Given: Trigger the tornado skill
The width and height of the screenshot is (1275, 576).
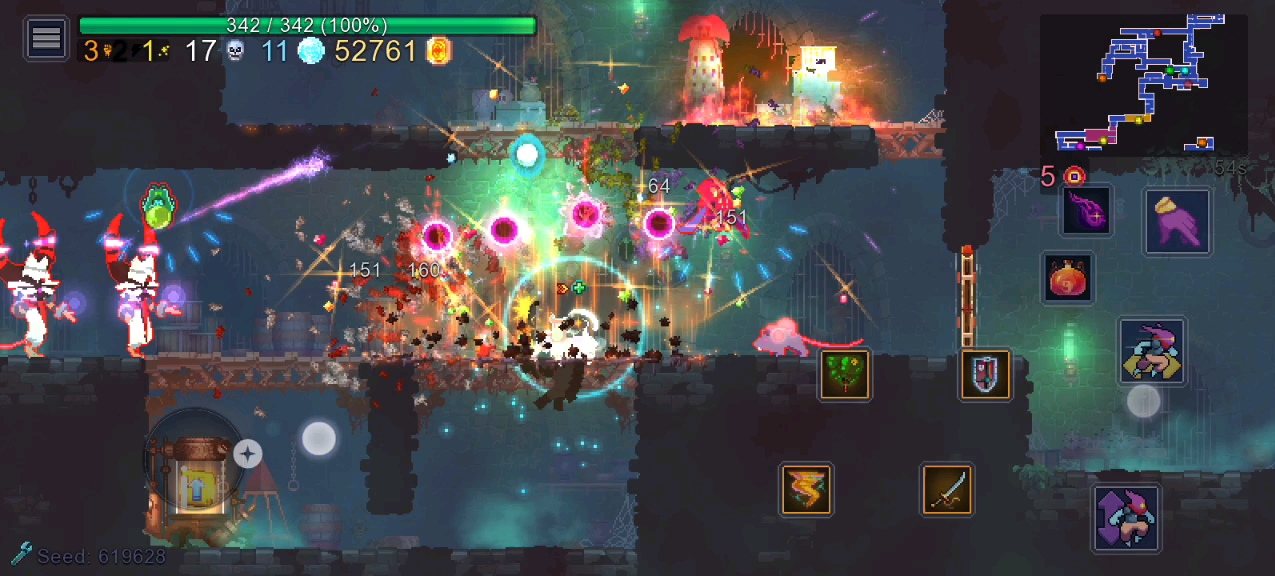Looking at the screenshot, I should pyautogui.click(x=806, y=489).
